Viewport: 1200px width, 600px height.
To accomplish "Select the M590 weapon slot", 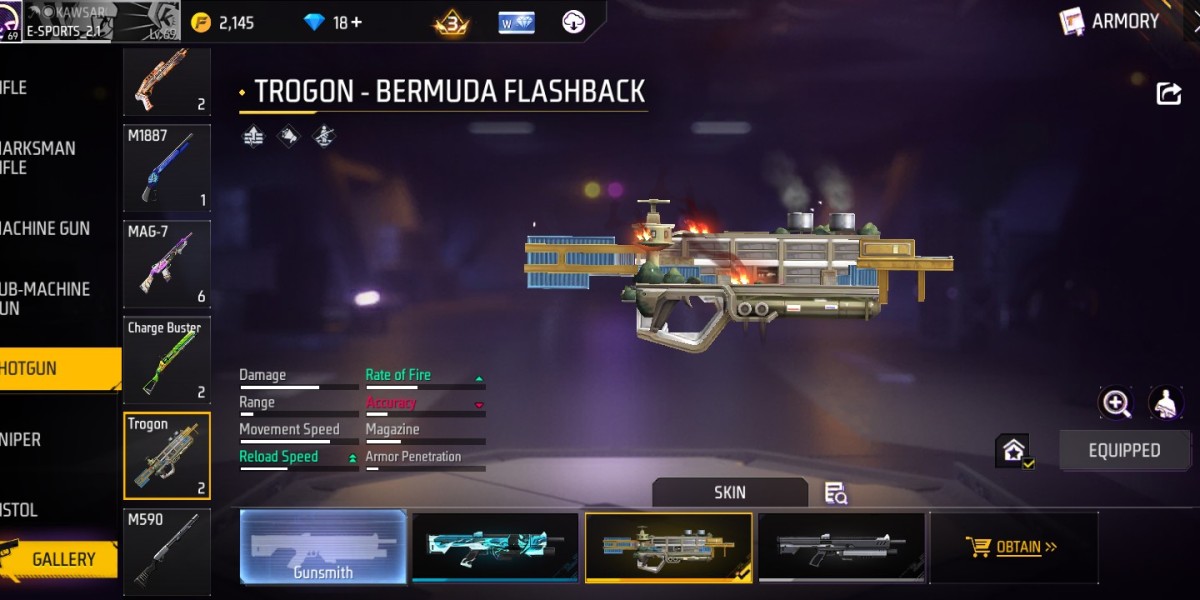I will tap(167, 550).
